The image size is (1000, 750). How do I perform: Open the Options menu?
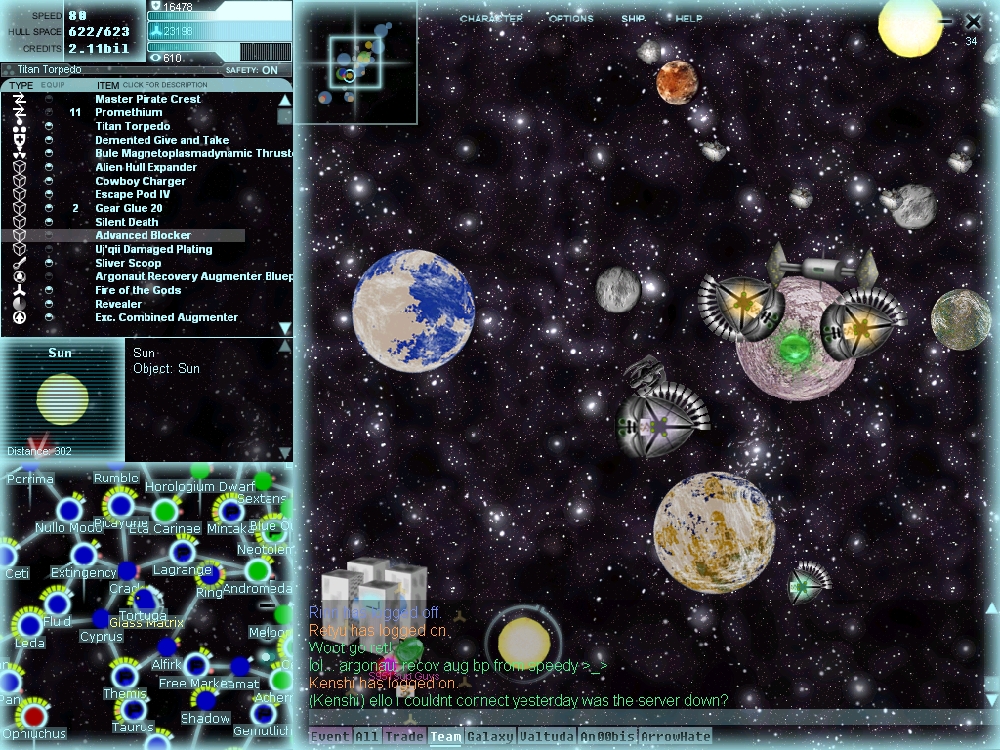[571, 19]
